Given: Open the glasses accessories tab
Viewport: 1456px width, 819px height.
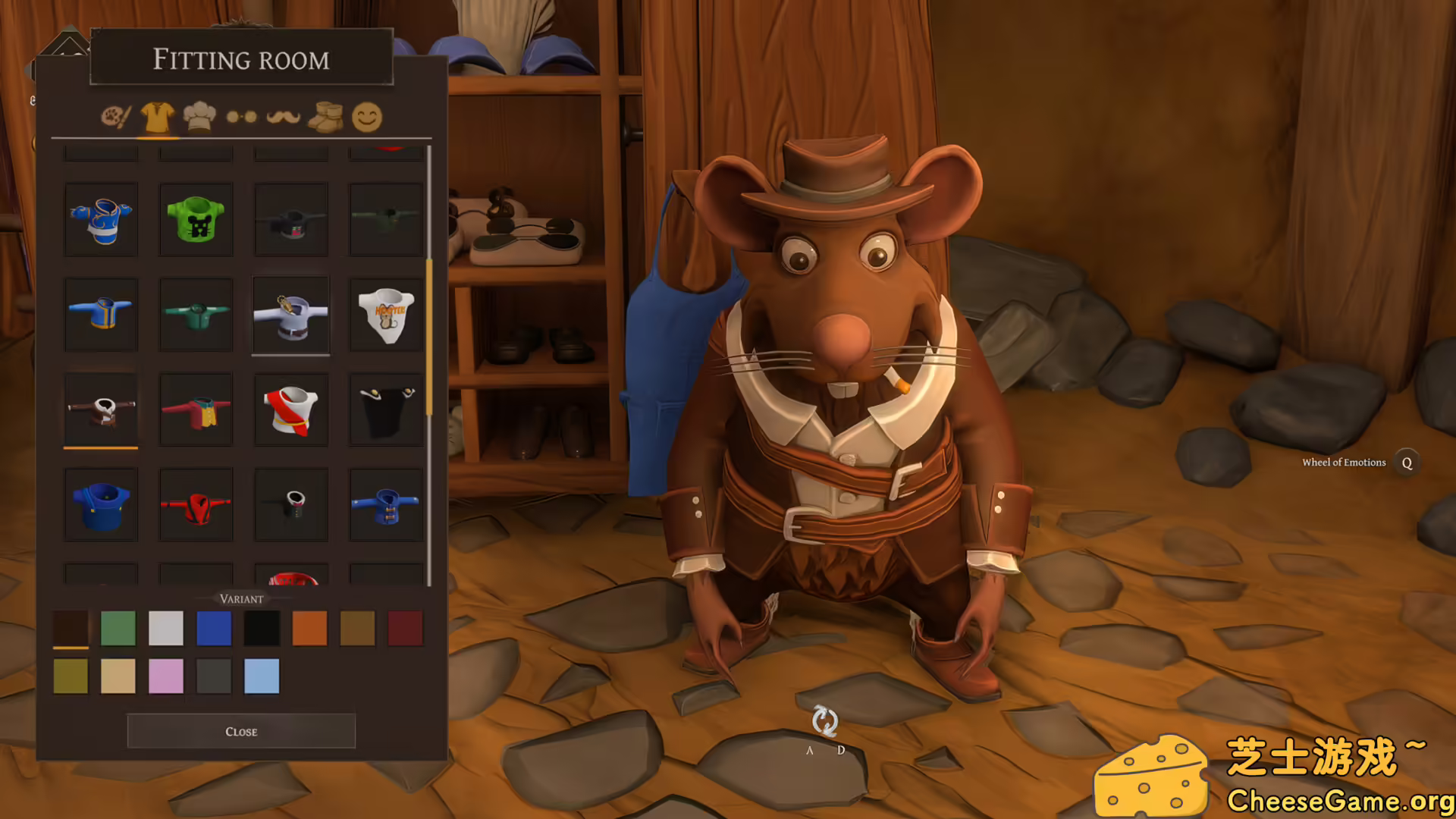Looking at the screenshot, I should (241, 117).
